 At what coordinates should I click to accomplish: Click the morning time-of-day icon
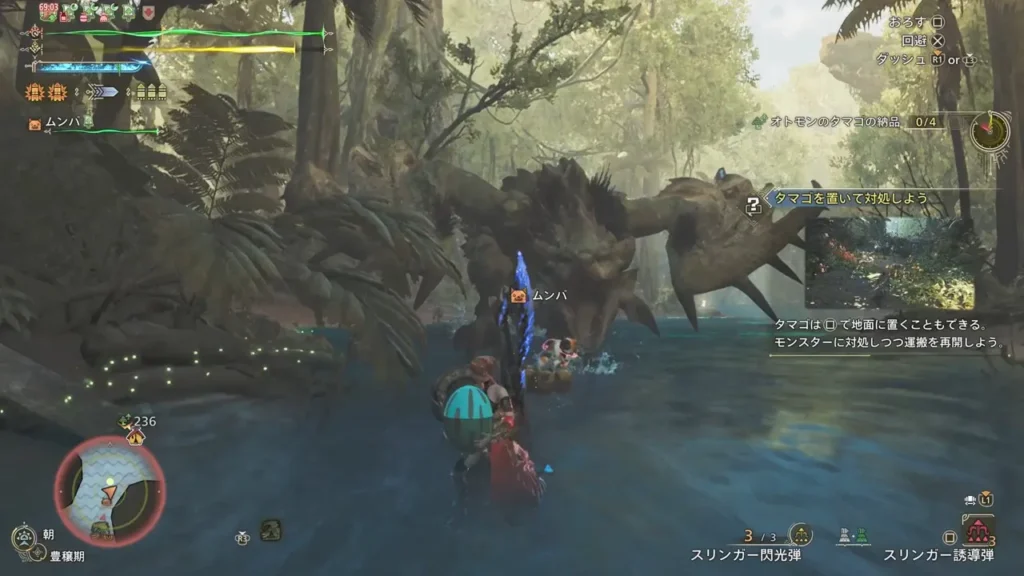coord(24,540)
